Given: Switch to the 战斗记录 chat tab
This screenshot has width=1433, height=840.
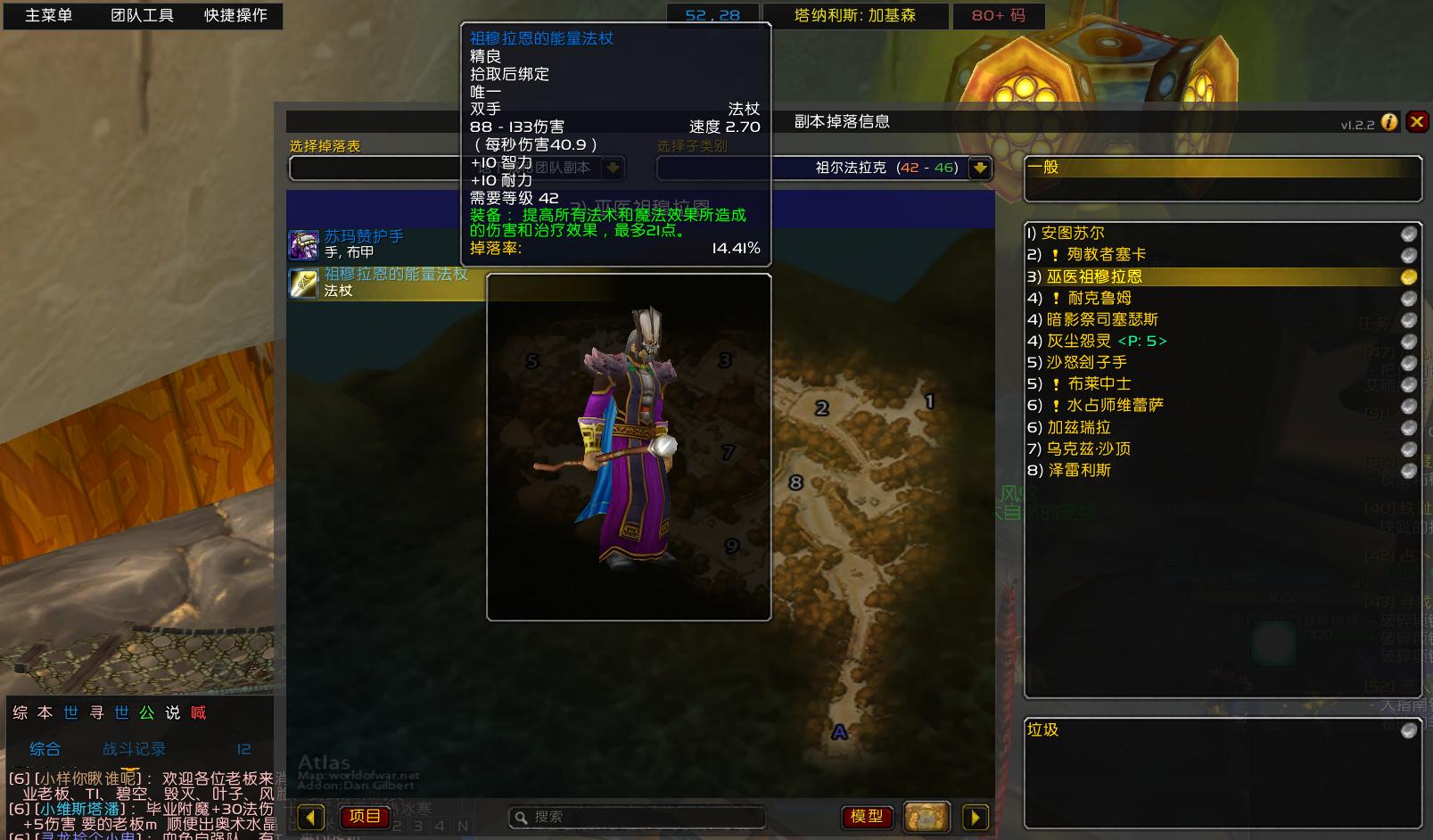Looking at the screenshot, I should (134, 749).
